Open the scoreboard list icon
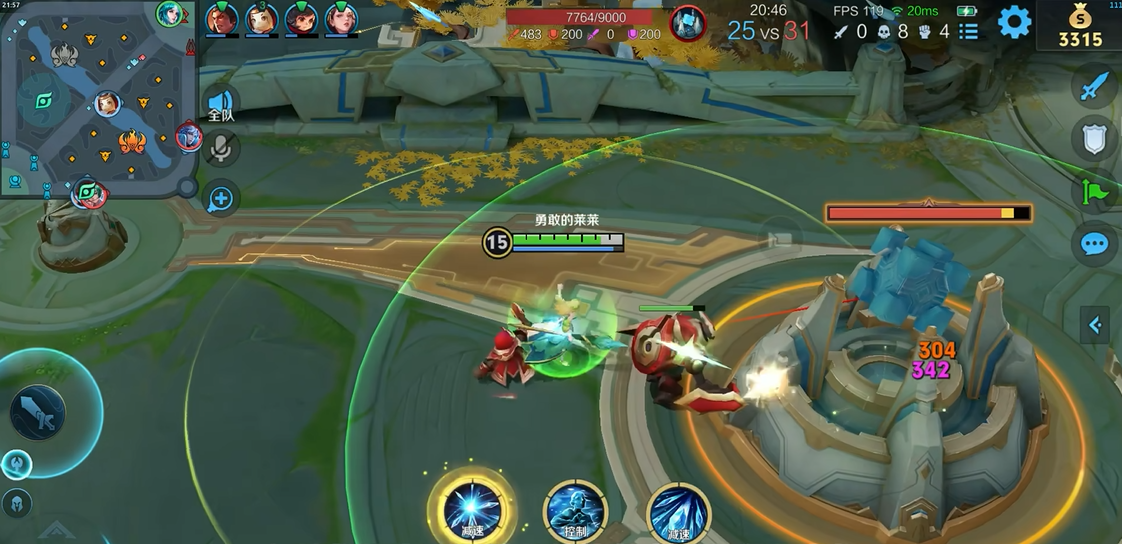This screenshot has height=544, width=1122. [968, 31]
